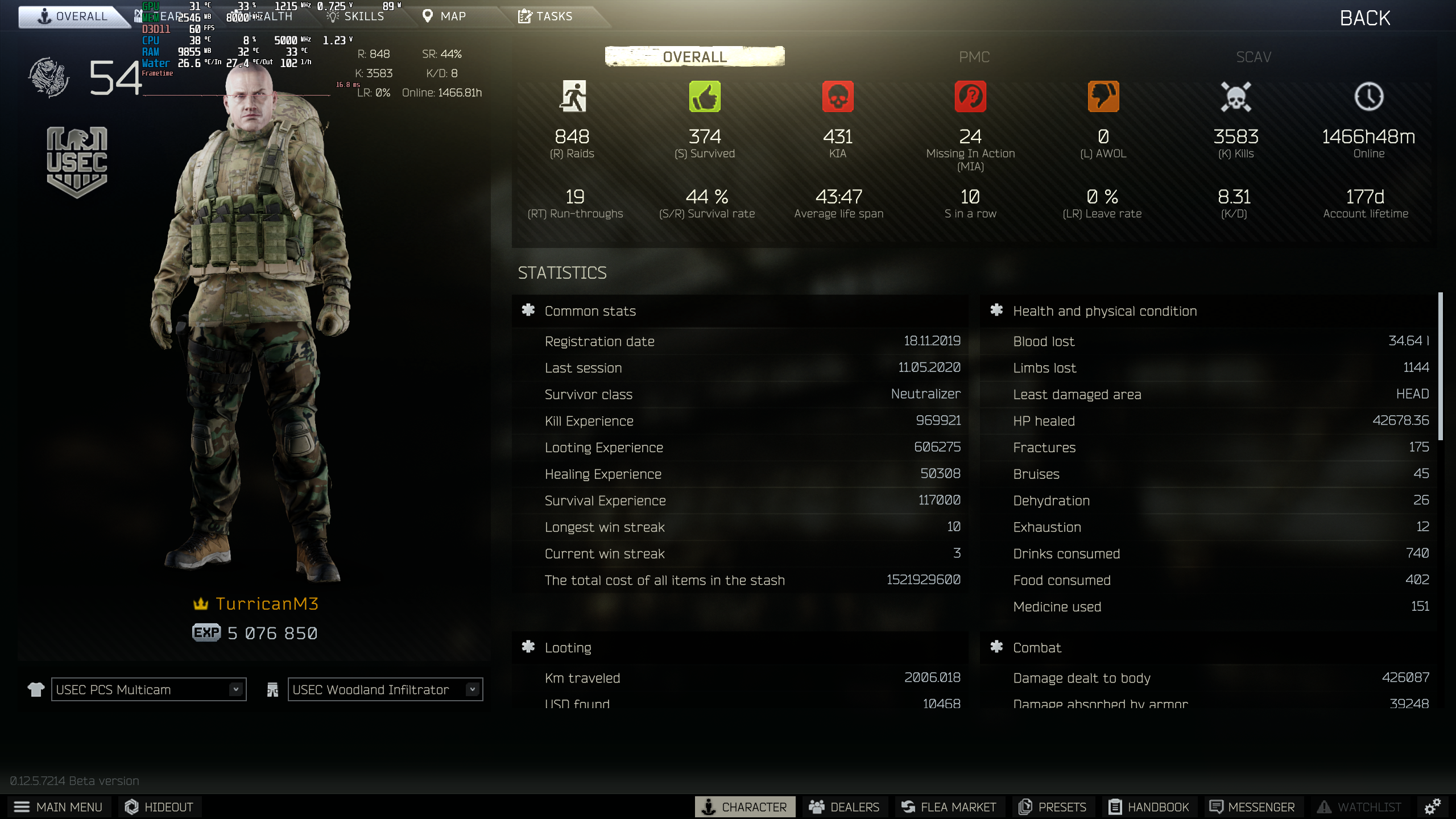The width and height of the screenshot is (1456, 819).
Task: Click the orange AWOL thumbs-down icon
Action: point(1103,97)
